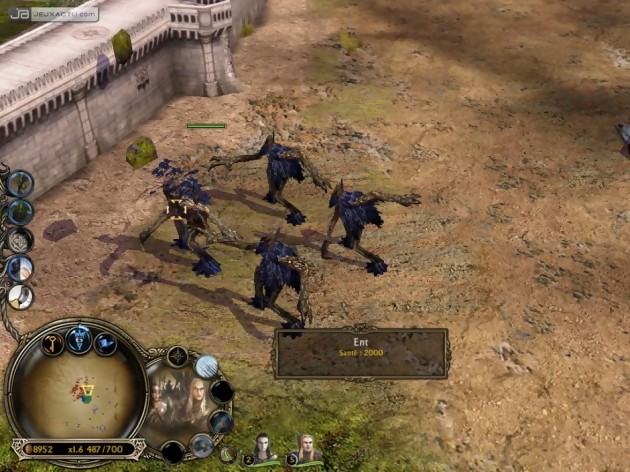Viewport: 630px width, 472px height.
Task: Click the elf portrait in the command palette
Action: 178,402
